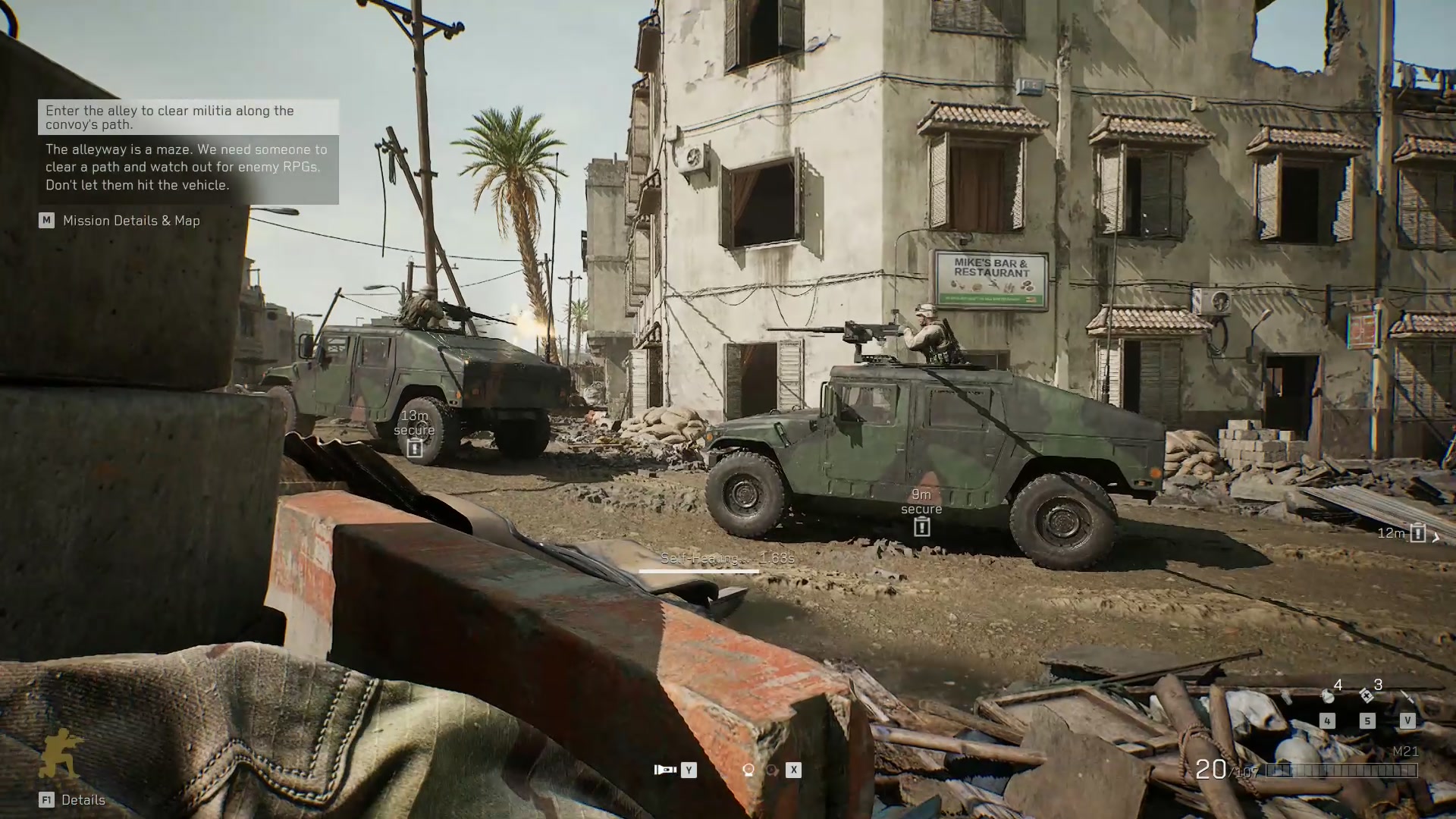Select the combat knife melee icon

point(1407,696)
